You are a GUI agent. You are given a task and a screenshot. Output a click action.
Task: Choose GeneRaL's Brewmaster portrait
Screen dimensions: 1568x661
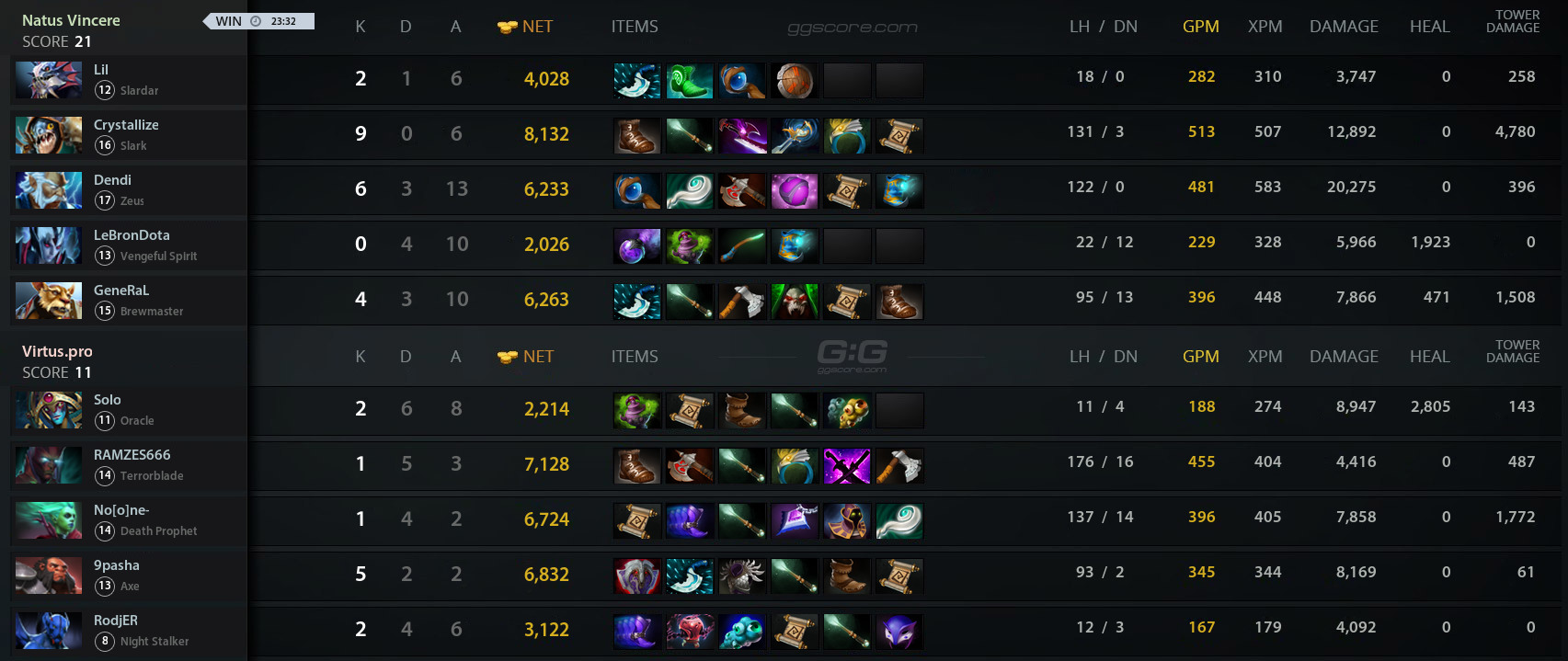point(49,301)
